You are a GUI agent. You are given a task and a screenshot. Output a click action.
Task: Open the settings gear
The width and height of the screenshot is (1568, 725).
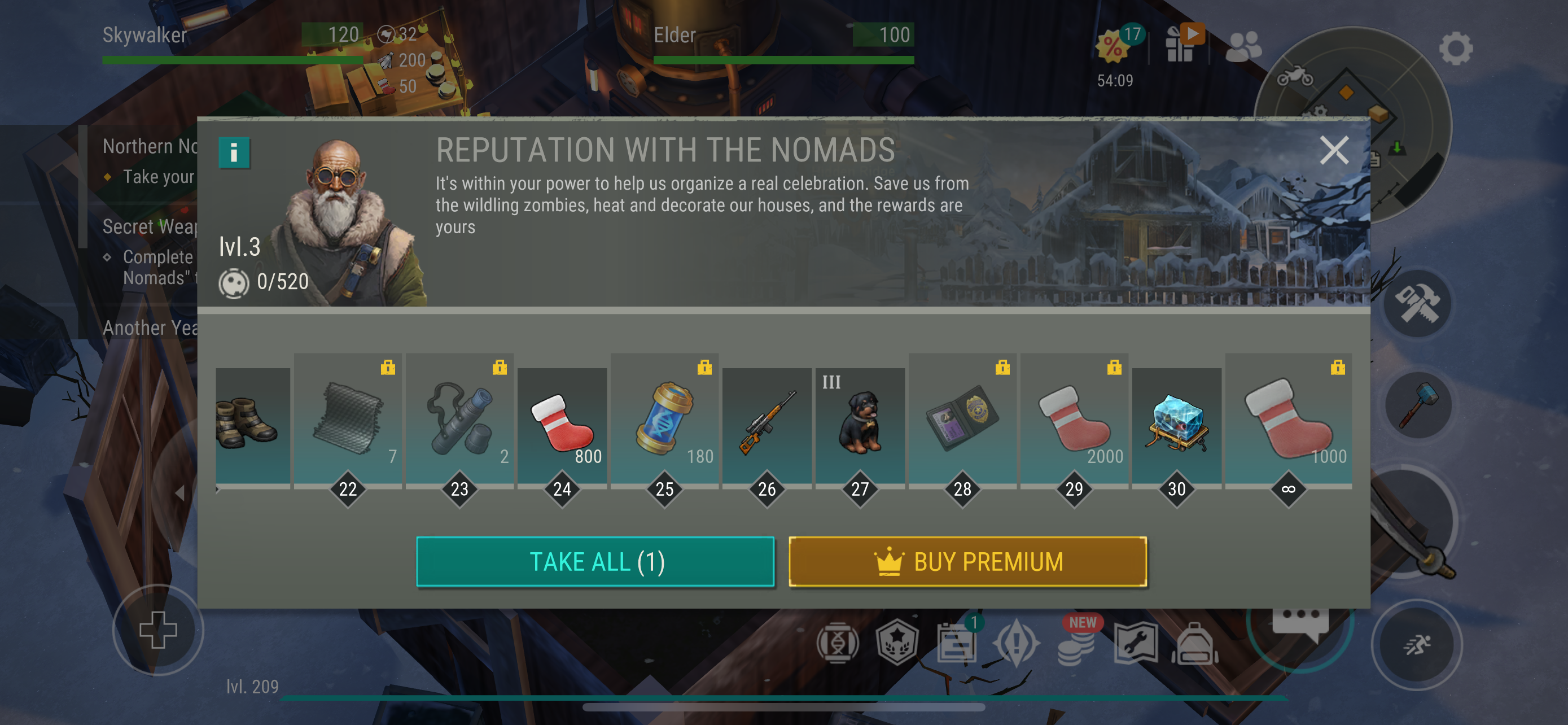coord(1455,48)
